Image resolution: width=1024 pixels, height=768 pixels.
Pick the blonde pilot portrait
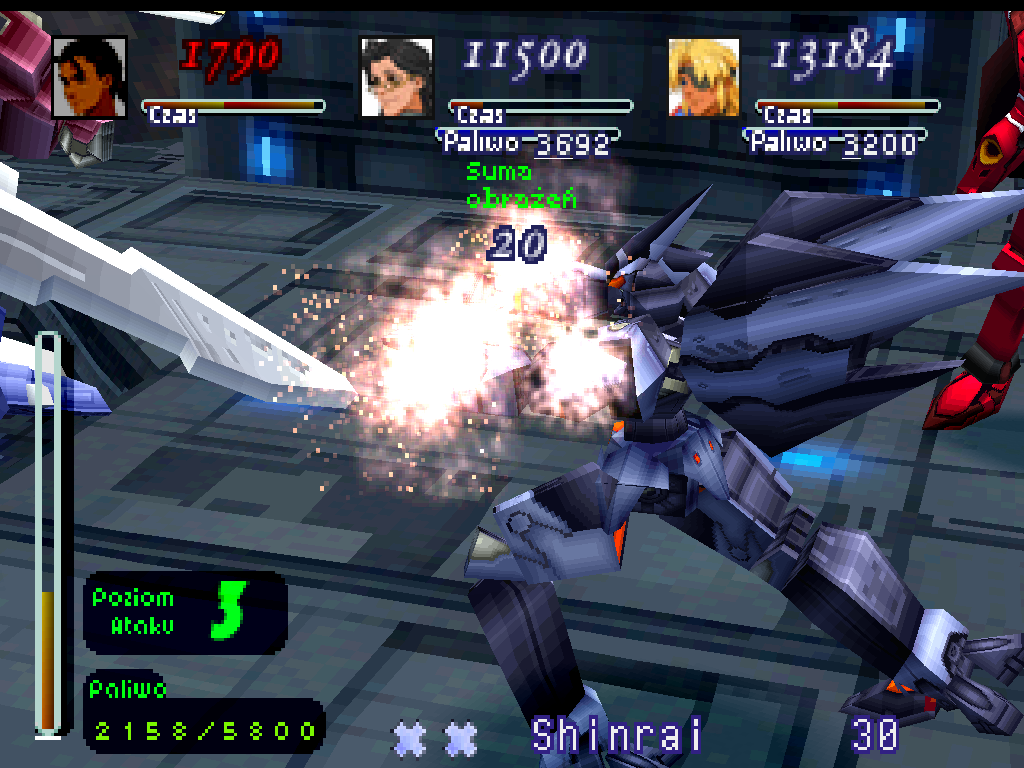[703, 78]
